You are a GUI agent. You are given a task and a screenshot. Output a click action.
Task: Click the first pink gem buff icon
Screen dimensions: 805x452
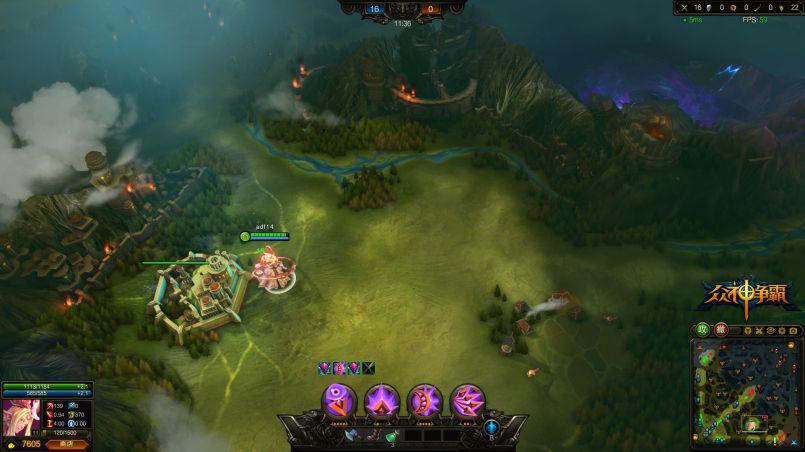pos(324,368)
